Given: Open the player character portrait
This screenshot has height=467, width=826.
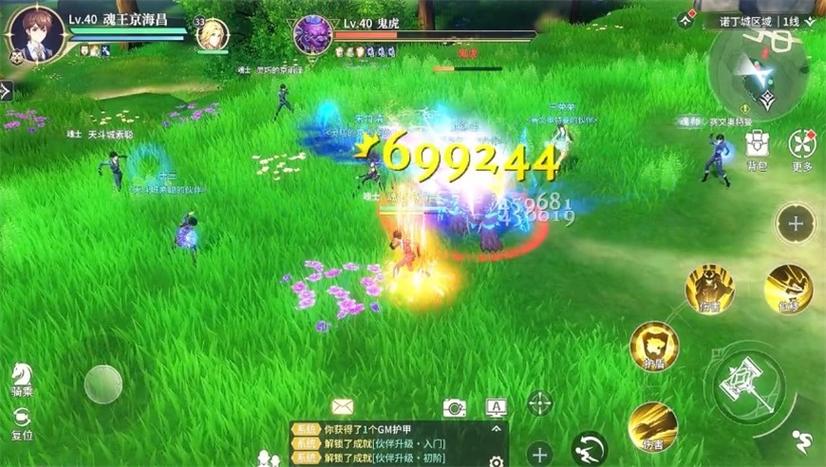Looking at the screenshot, I should [38, 34].
